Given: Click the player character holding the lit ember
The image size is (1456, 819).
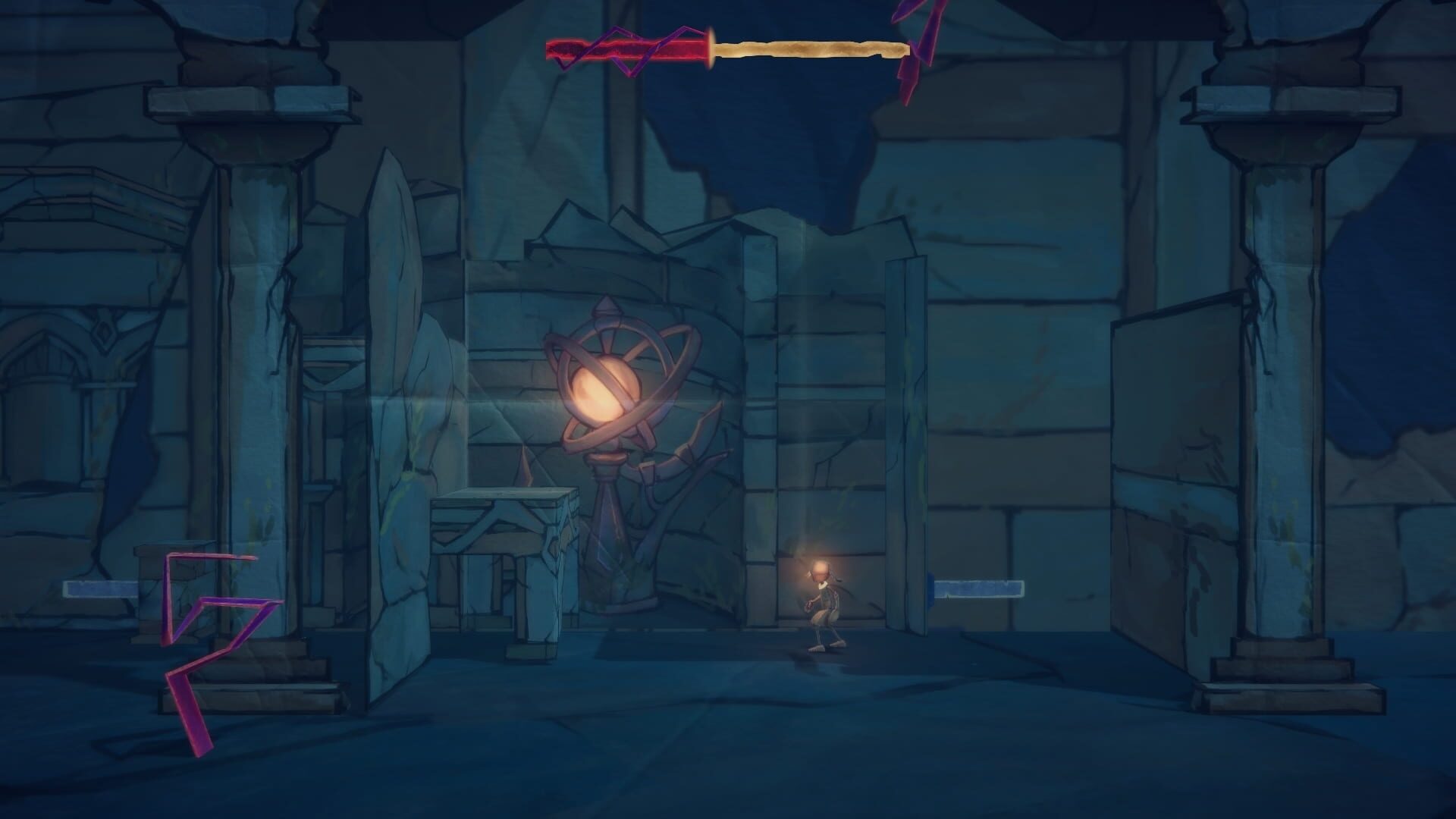Looking at the screenshot, I should click(x=823, y=599).
